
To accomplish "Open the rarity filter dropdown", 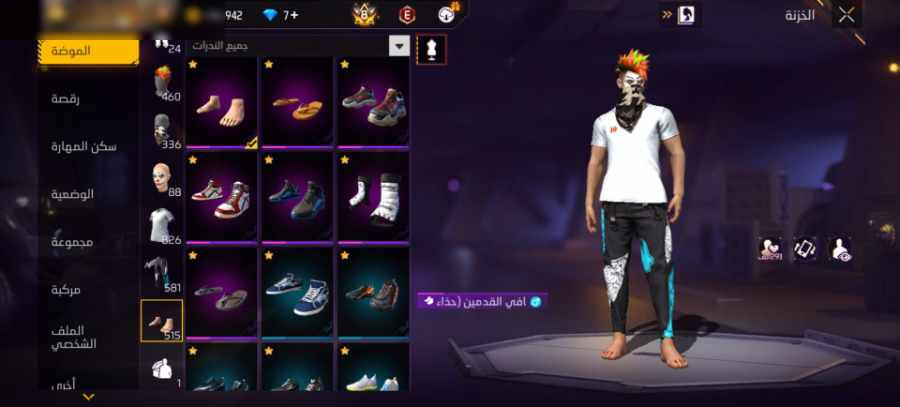I will (x=399, y=46).
